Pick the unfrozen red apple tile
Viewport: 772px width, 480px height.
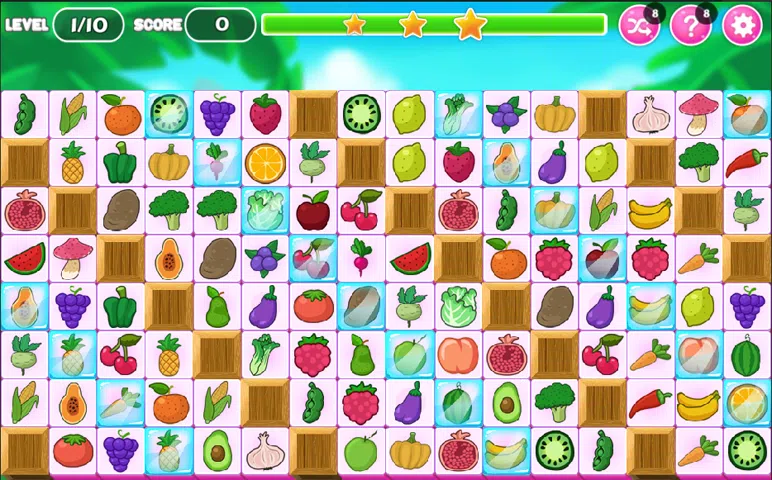tap(313, 211)
